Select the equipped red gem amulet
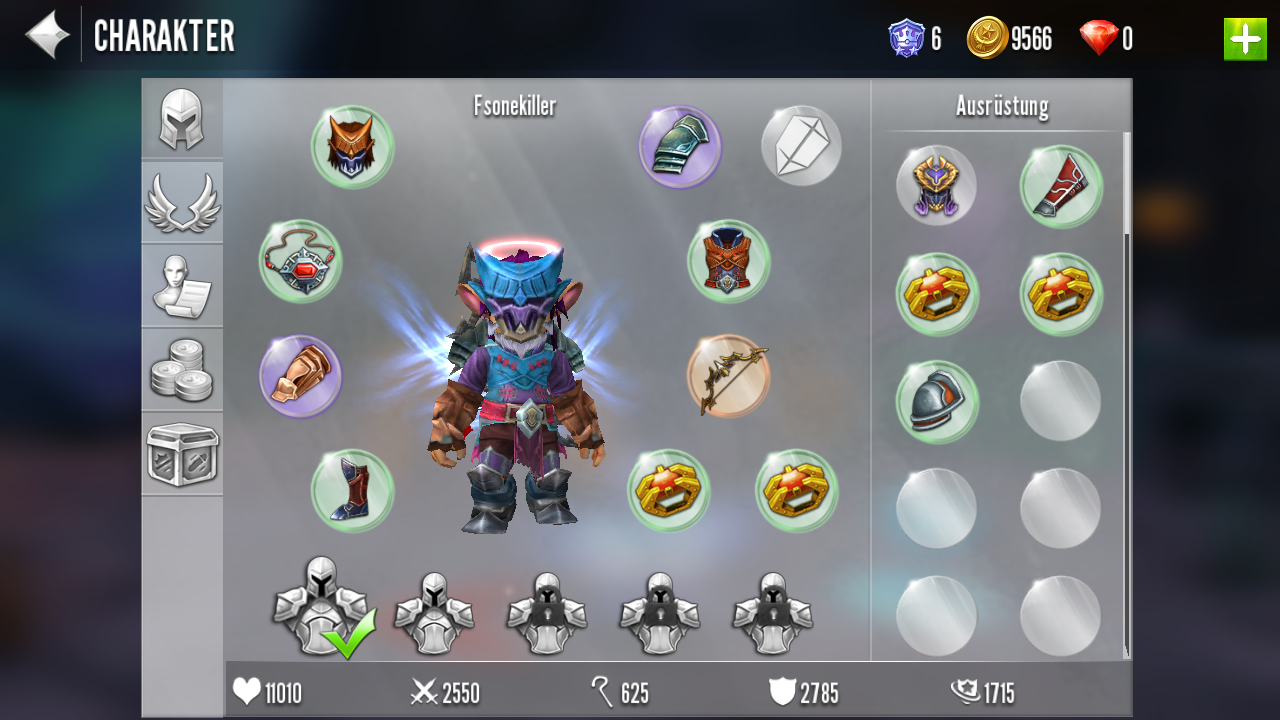The width and height of the screenshot is (1280, 720). tap(300, 261)
